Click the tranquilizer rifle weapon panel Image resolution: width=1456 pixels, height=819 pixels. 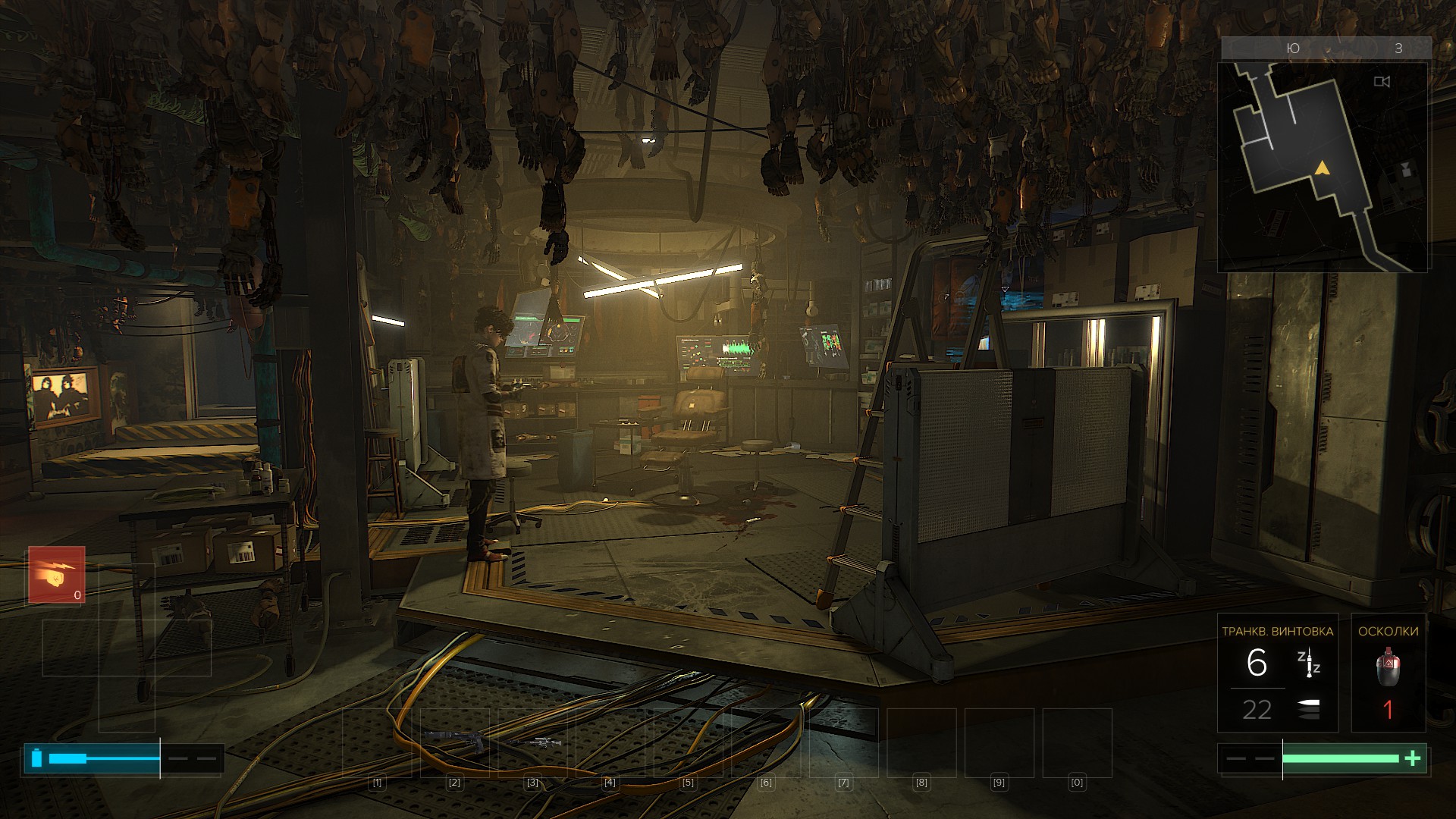click(x=1277, y=673)
